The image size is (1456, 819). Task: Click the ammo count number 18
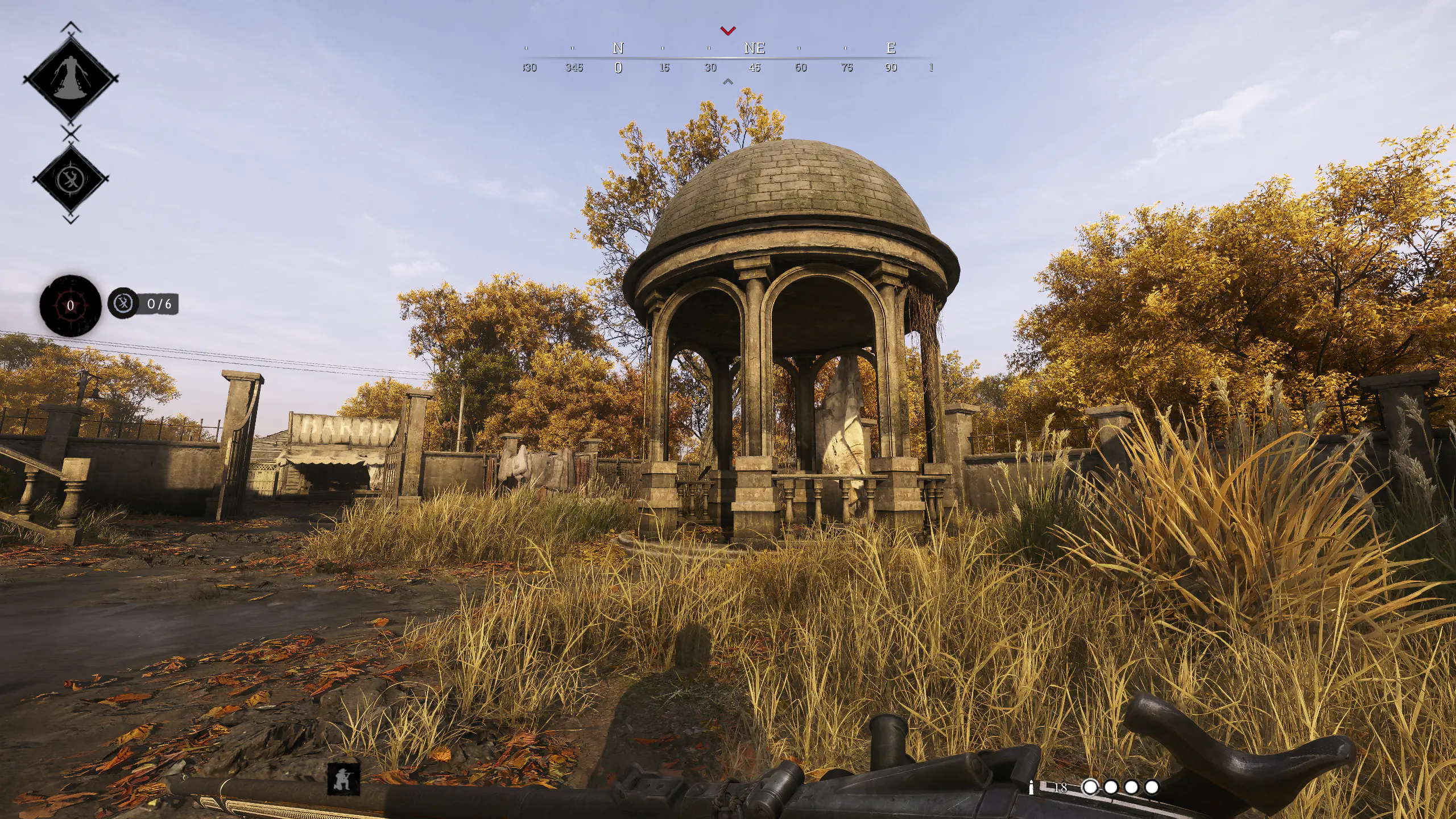tap(1061, 788)
